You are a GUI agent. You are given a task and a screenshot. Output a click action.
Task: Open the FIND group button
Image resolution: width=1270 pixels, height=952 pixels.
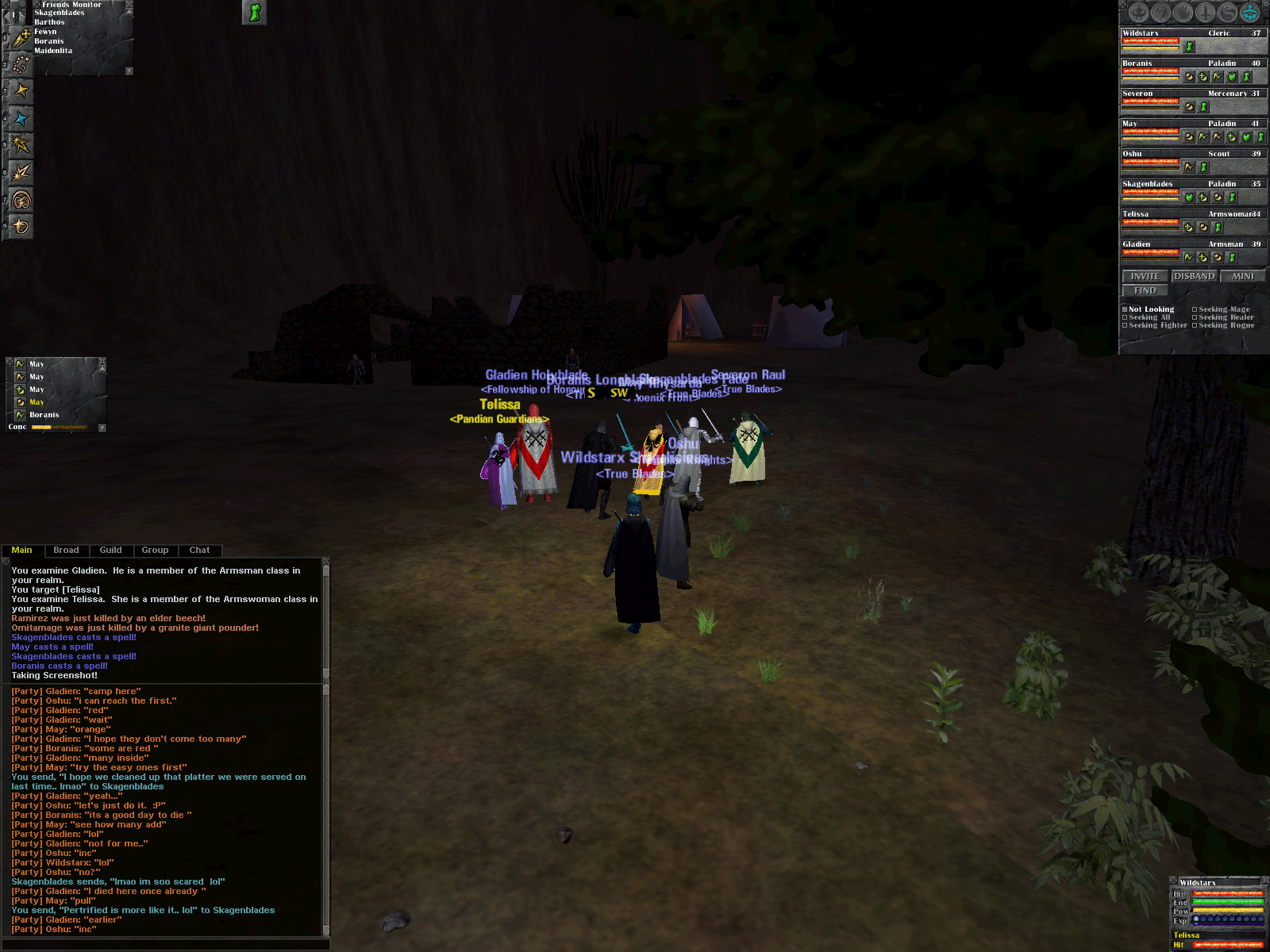coord(1145,290)
